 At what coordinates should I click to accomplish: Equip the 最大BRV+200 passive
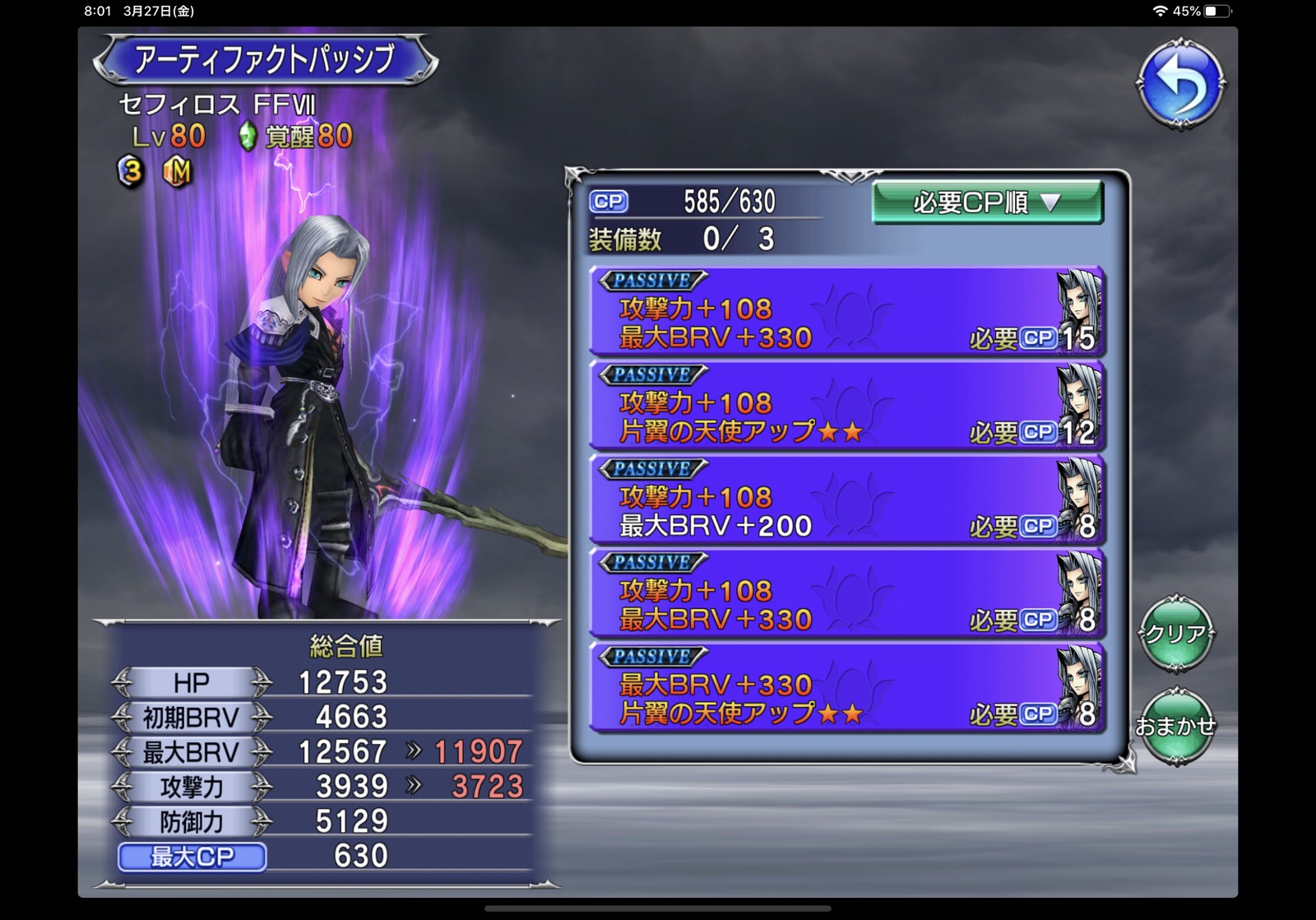tap(846, 500)
